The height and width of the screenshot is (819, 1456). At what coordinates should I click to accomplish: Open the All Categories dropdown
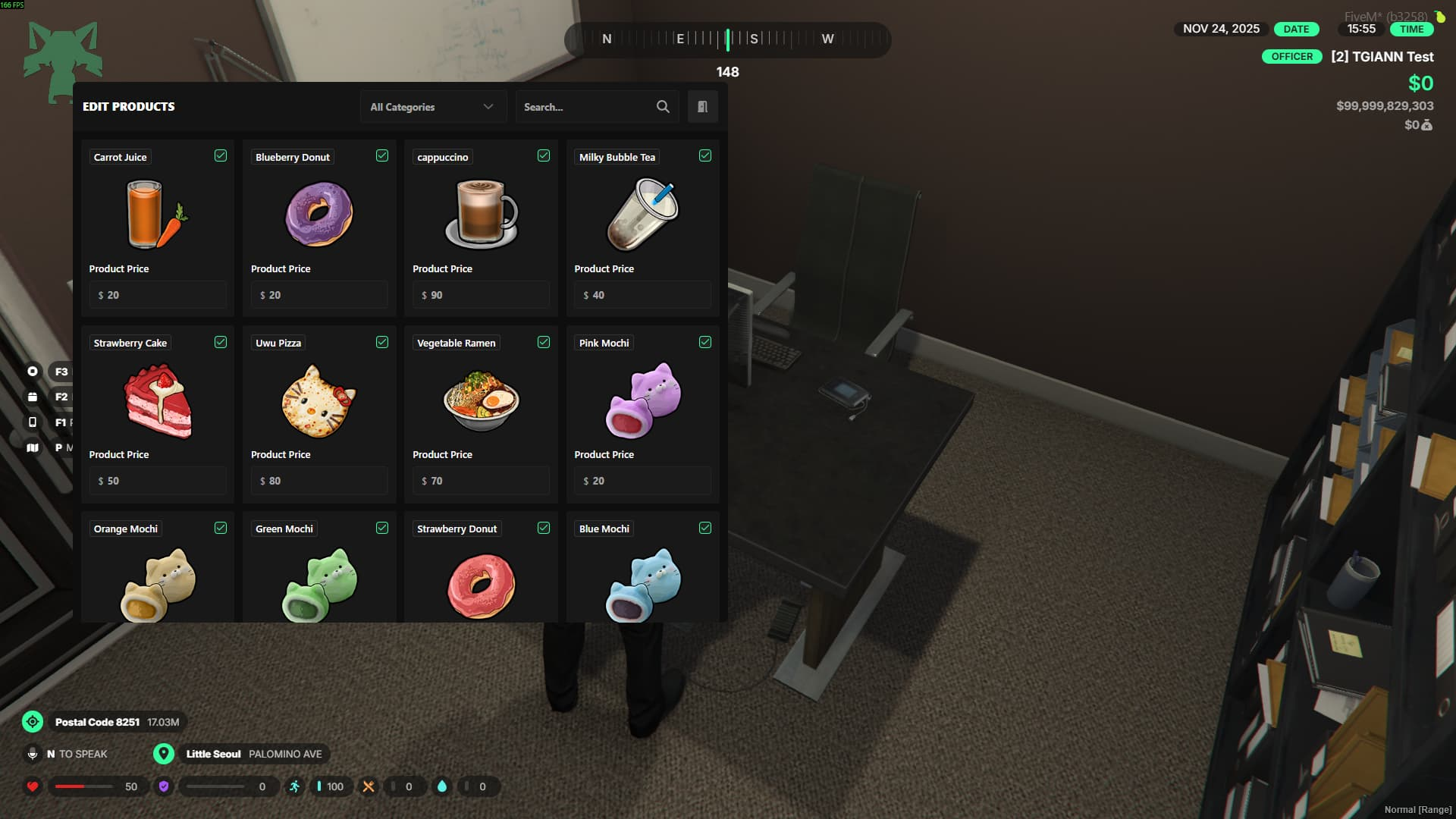[x=432, y=107]
